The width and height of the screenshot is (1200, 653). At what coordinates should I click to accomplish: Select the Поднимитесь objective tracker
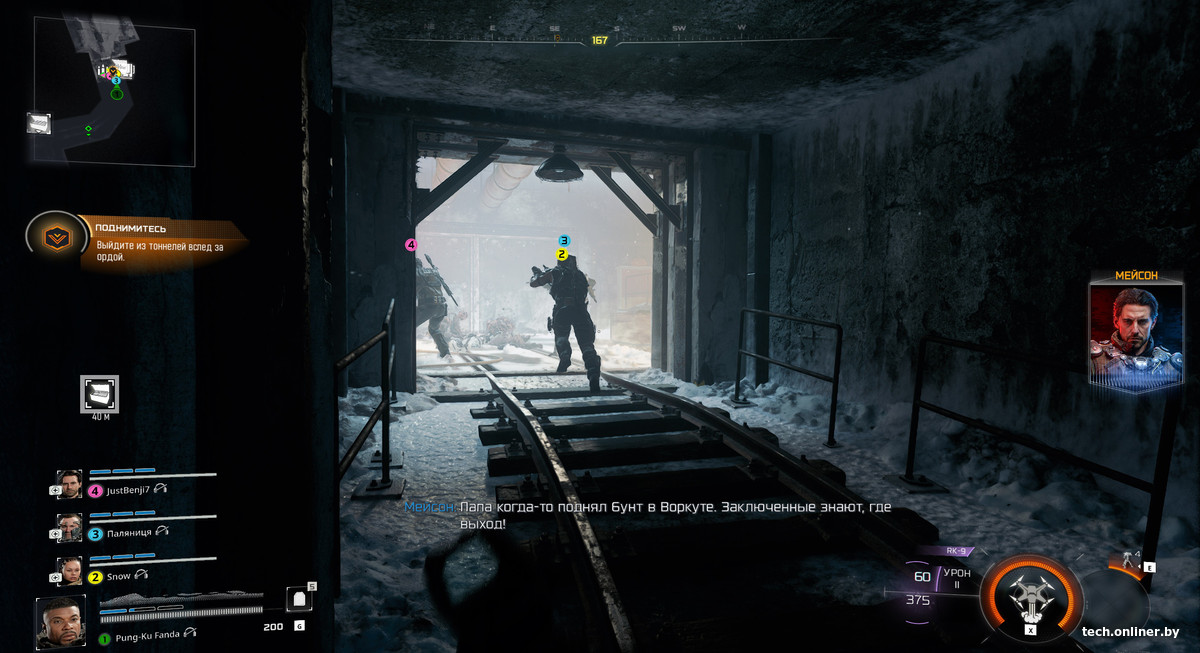pos(56,236)
